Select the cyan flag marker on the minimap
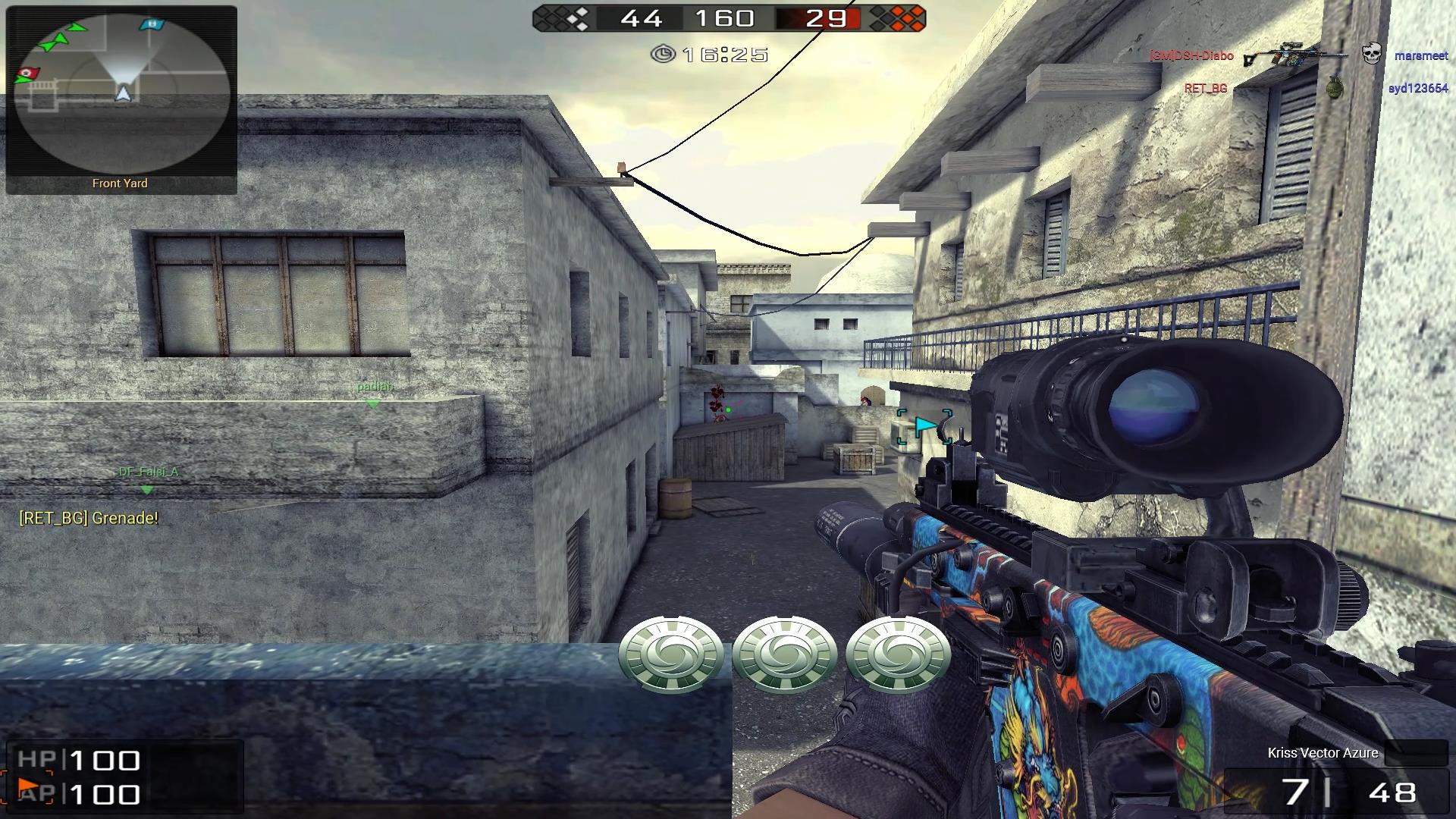The image size is (1456, 819). (152, 24)
